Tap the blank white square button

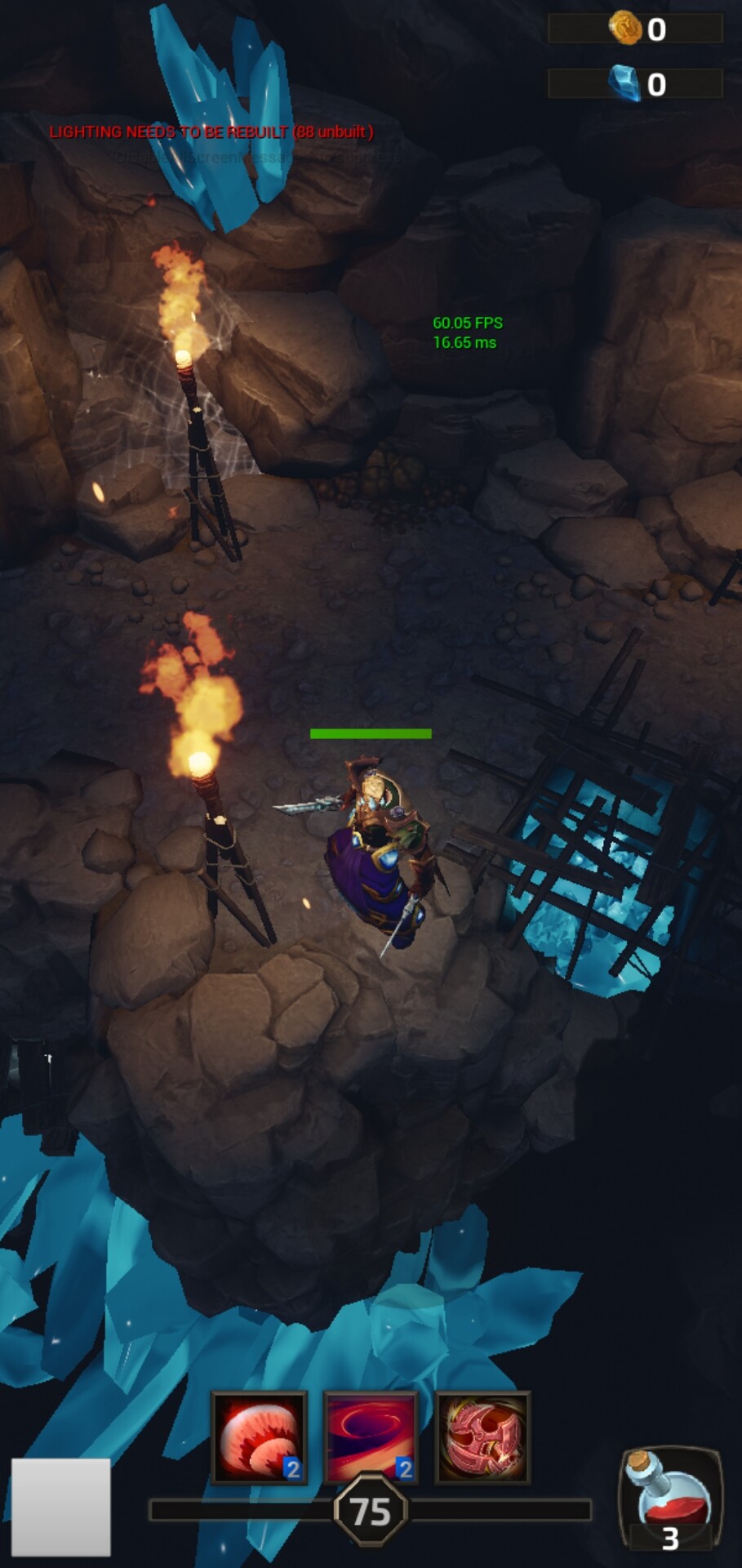pos(61,1507)
